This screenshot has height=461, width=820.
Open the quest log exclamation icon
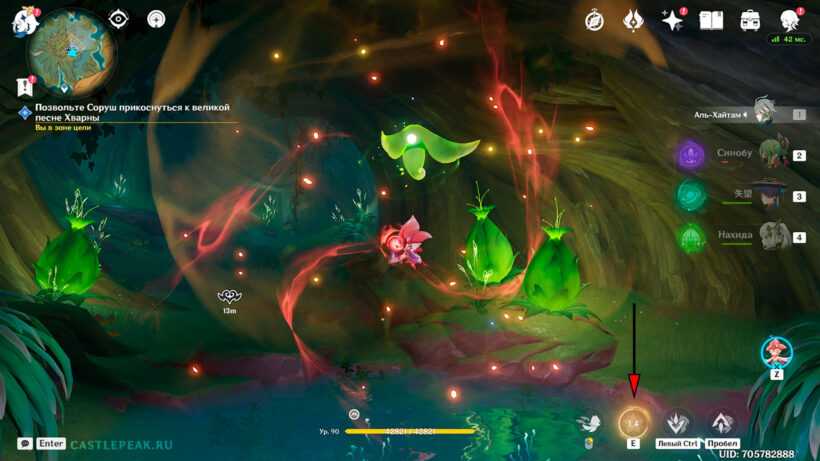[x=25, y=87]
